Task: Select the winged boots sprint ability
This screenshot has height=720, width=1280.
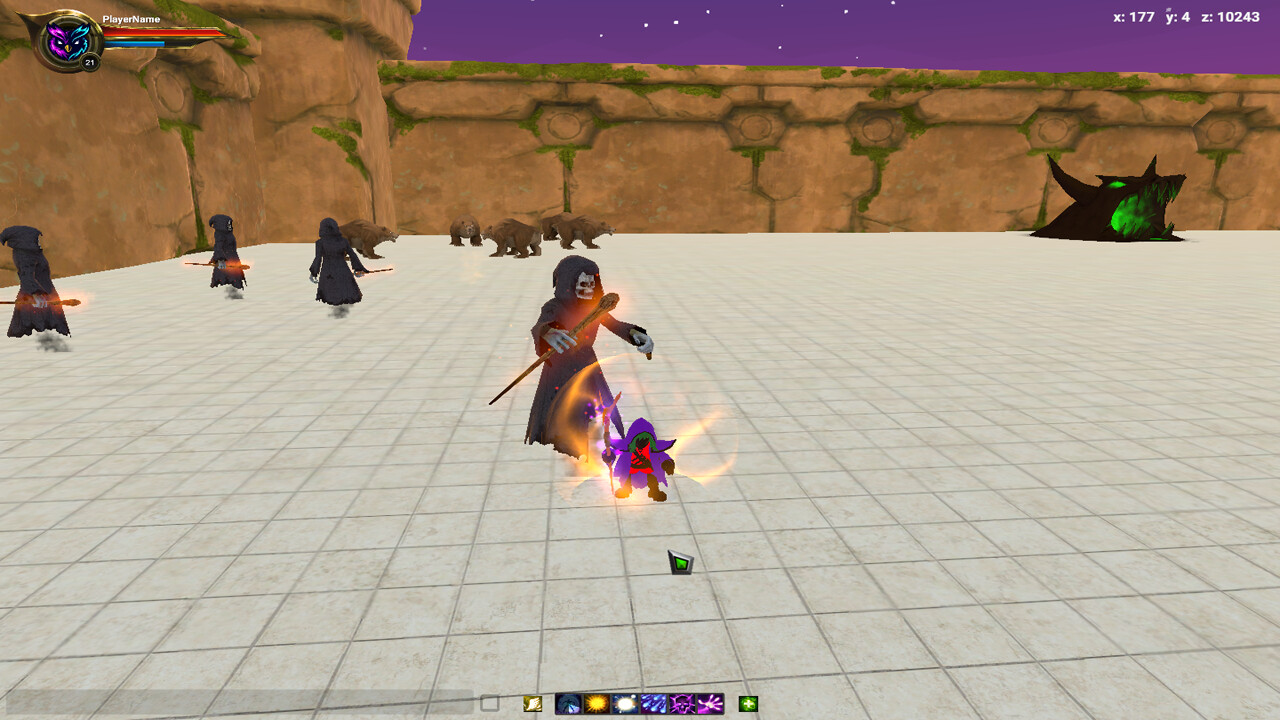Action: (x=530, y=704)
